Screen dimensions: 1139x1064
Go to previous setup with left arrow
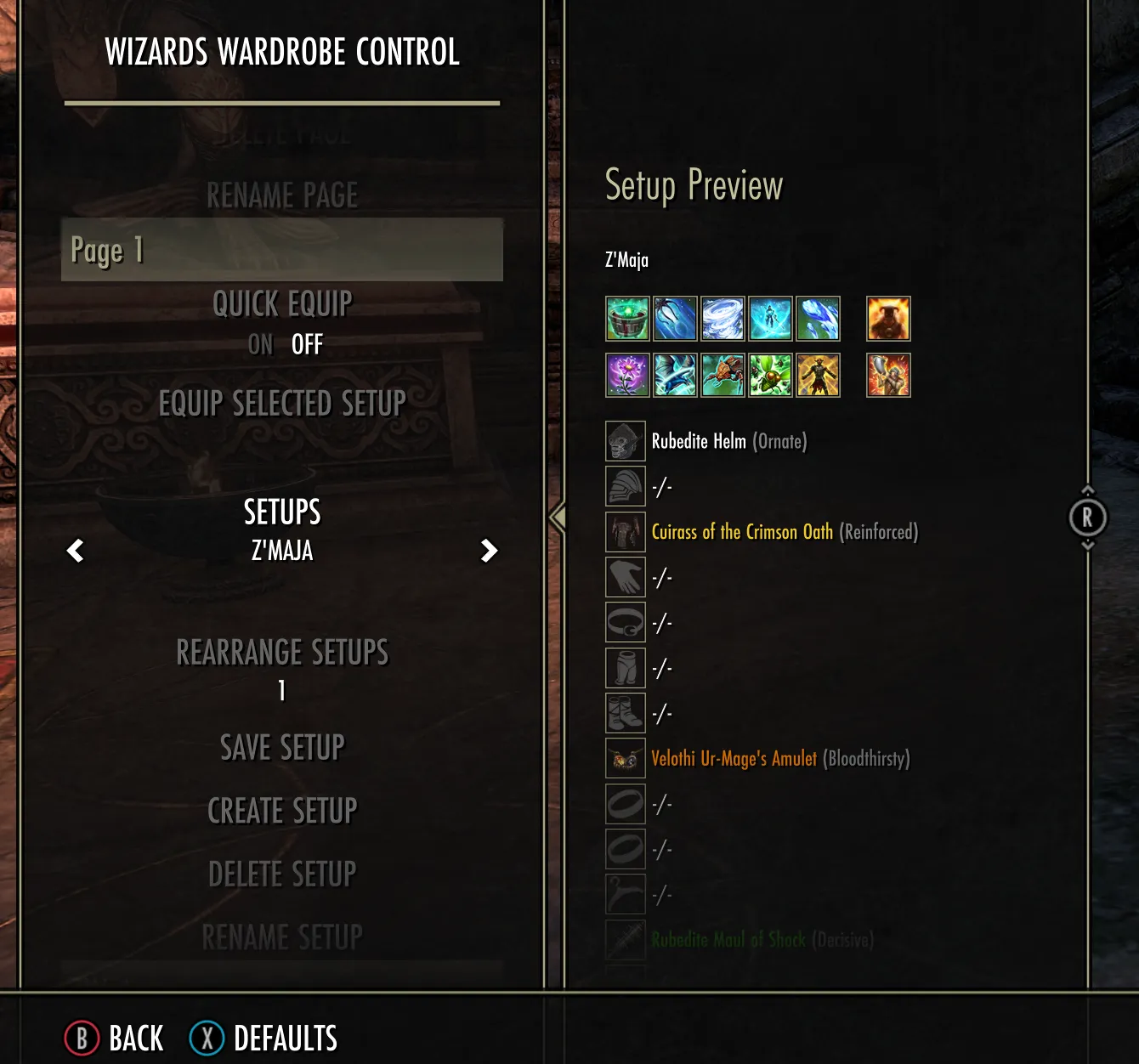(x=76, y=551)
